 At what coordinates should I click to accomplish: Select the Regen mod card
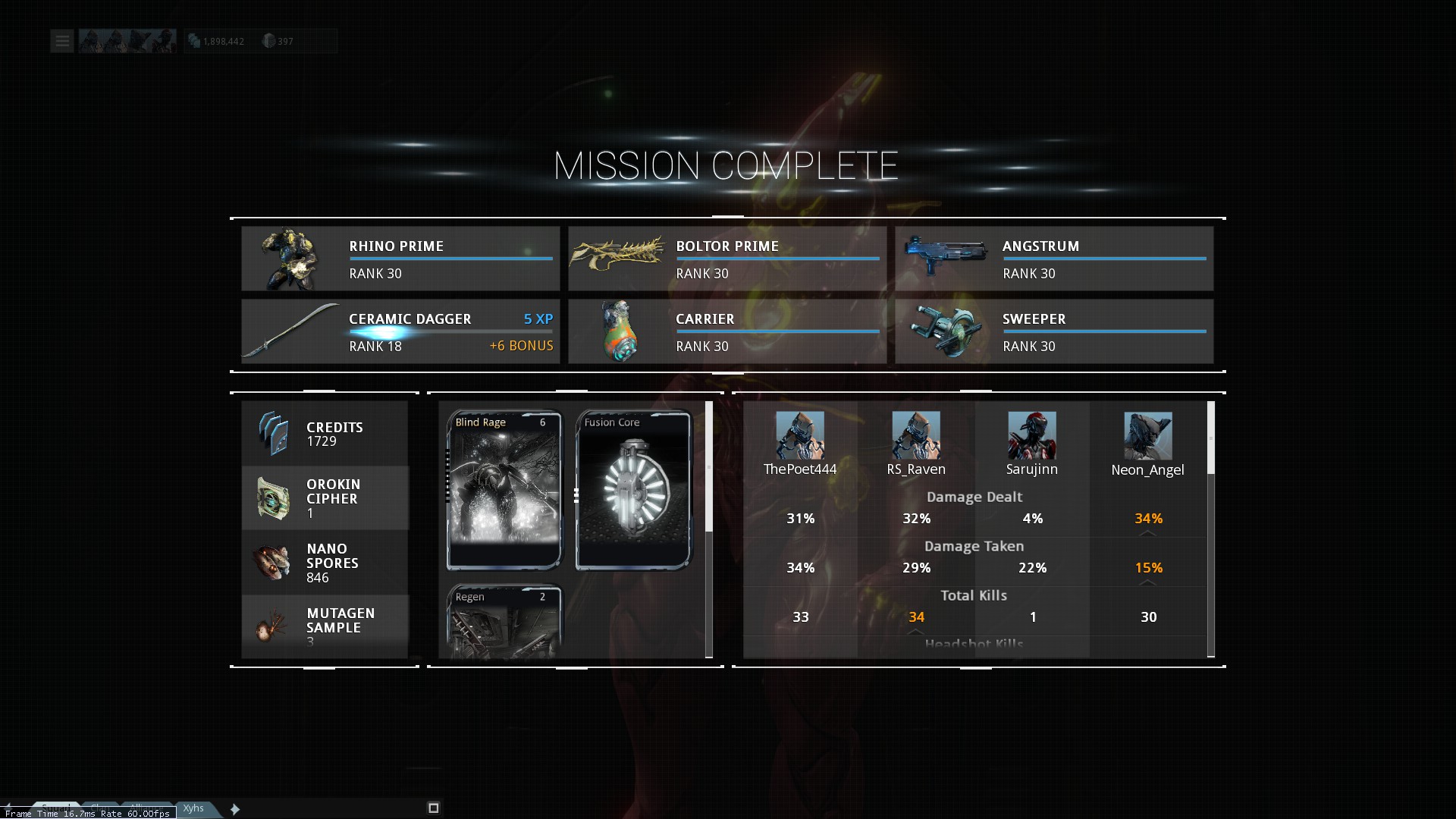coord(504,622)
